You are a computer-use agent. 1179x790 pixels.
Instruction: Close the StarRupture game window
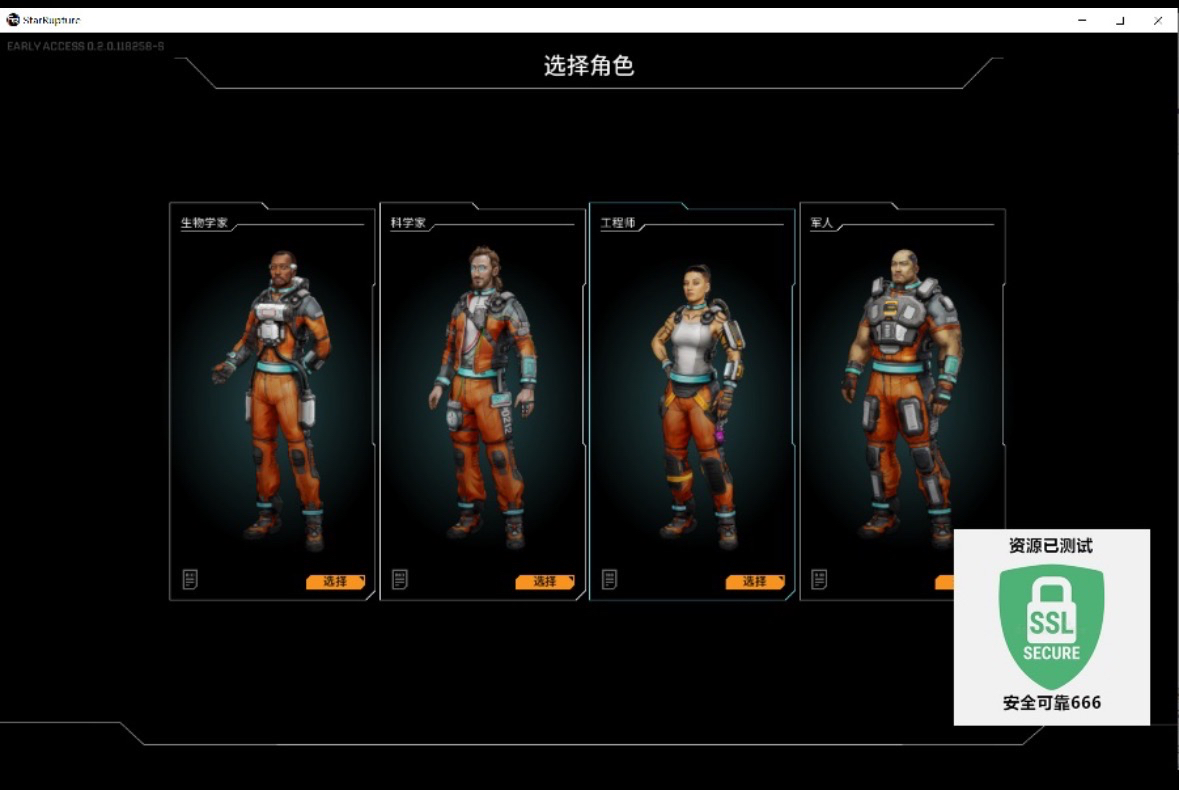(1158, 20)
